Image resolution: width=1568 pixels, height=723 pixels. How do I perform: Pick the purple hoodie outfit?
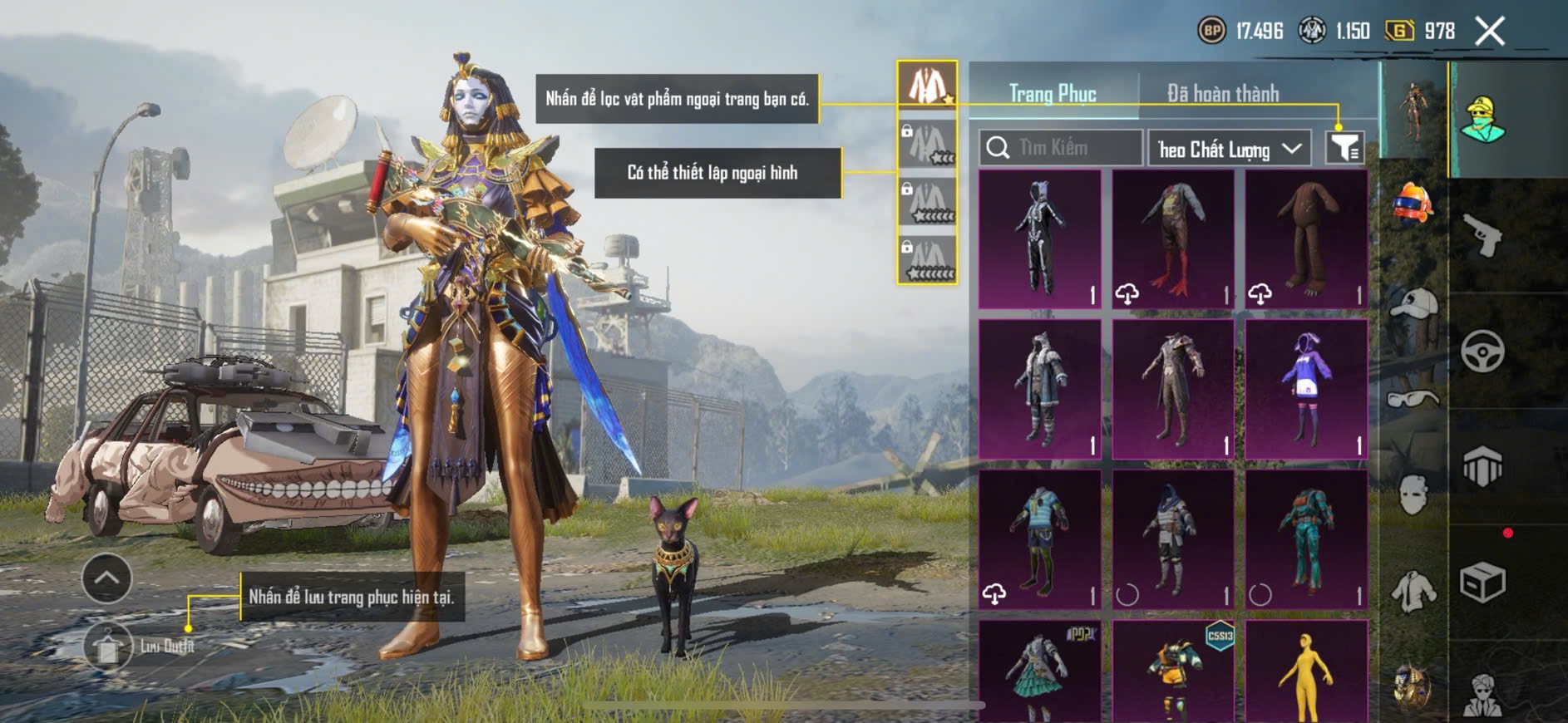(1306, 389)
